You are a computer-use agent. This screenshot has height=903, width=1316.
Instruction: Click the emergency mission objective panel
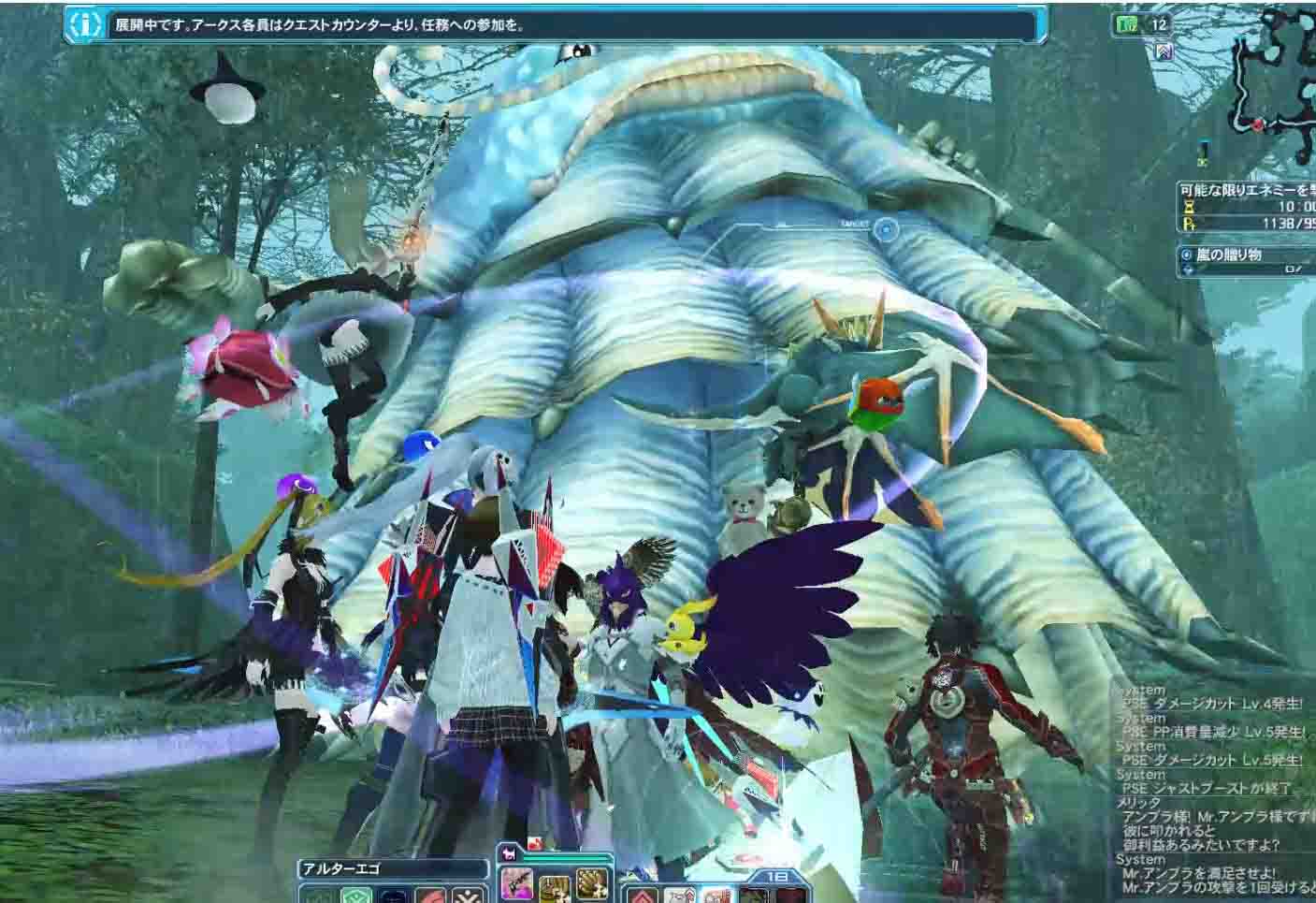click(x=1246, y=206)
